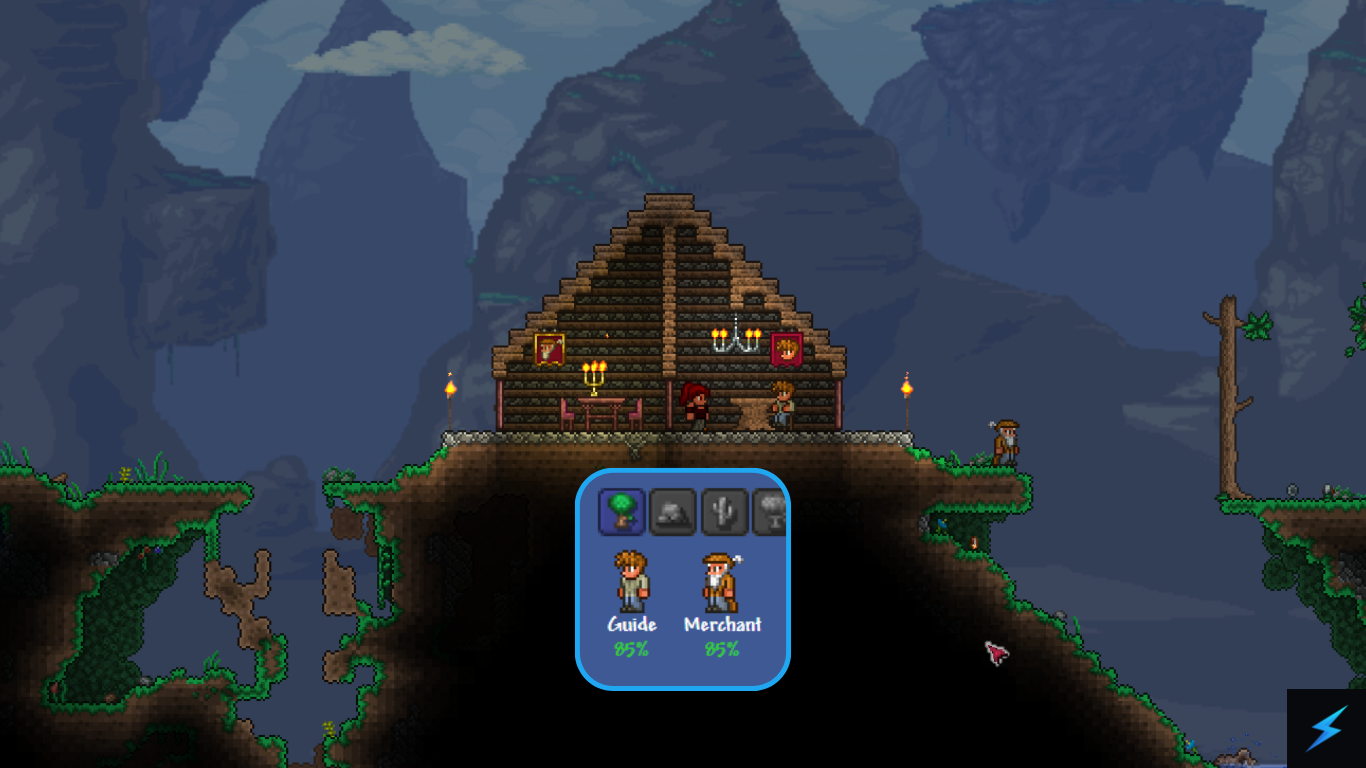Open the mushroom biome tab
This screenshot has width=1366, height=768.
[770, 512]
